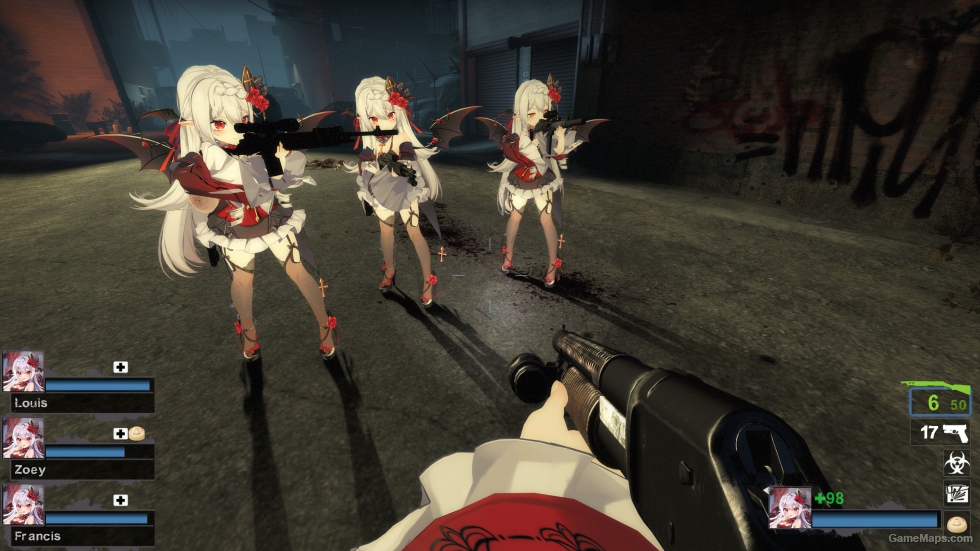Viewport: 980px width, 551px height.
Task: Select Zoey's teammate portrait
Action: point(24,437)
